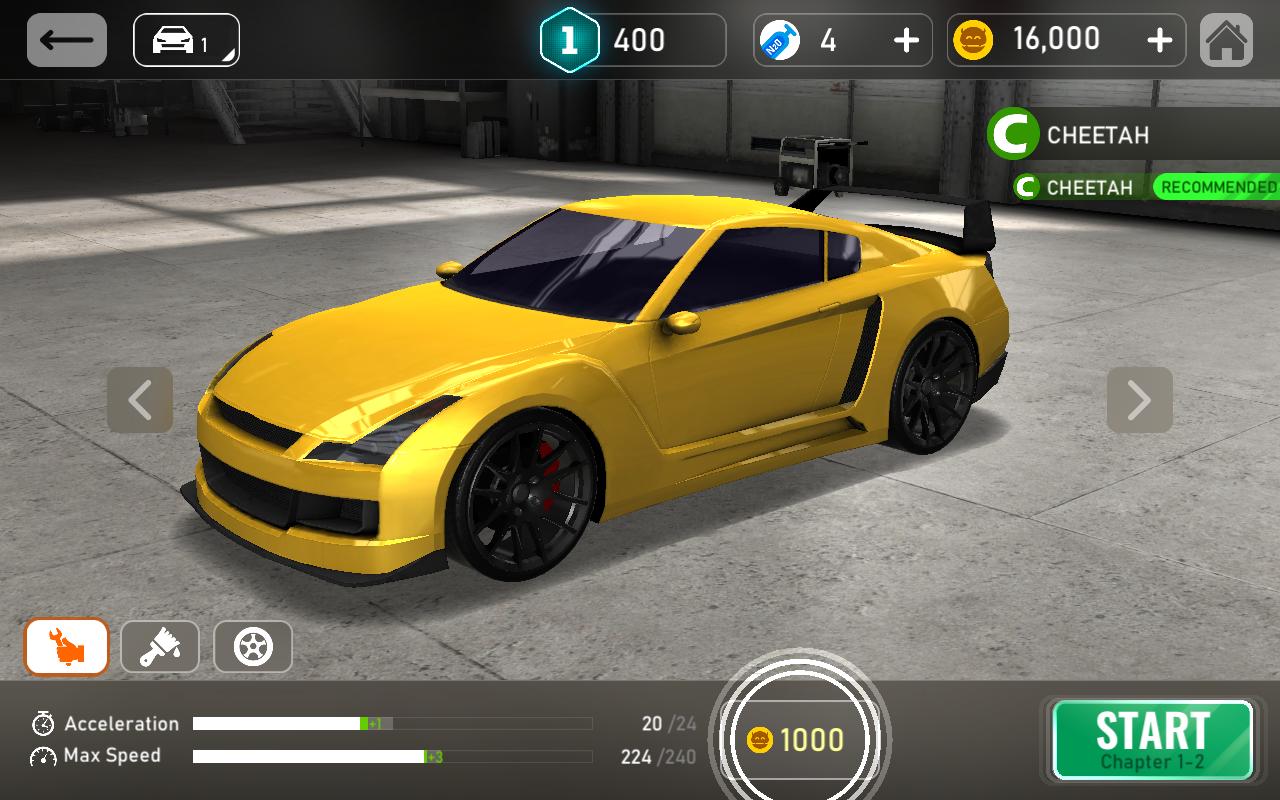Switch to the engine upgrade tab
1280x800 pixels.
pyautogui.click(x=67, y=647)
